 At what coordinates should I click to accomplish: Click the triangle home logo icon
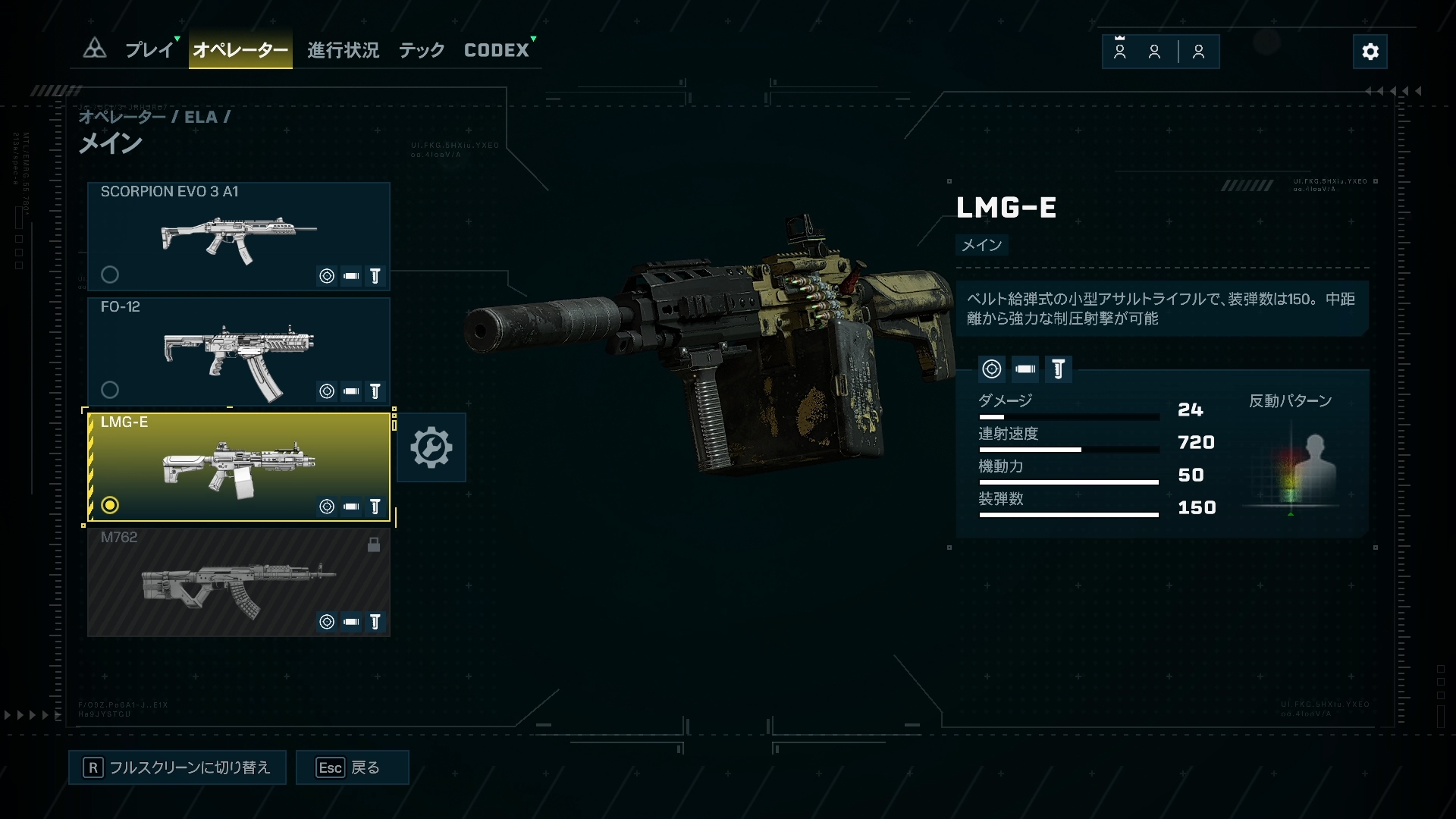click(x=95, y=49)
